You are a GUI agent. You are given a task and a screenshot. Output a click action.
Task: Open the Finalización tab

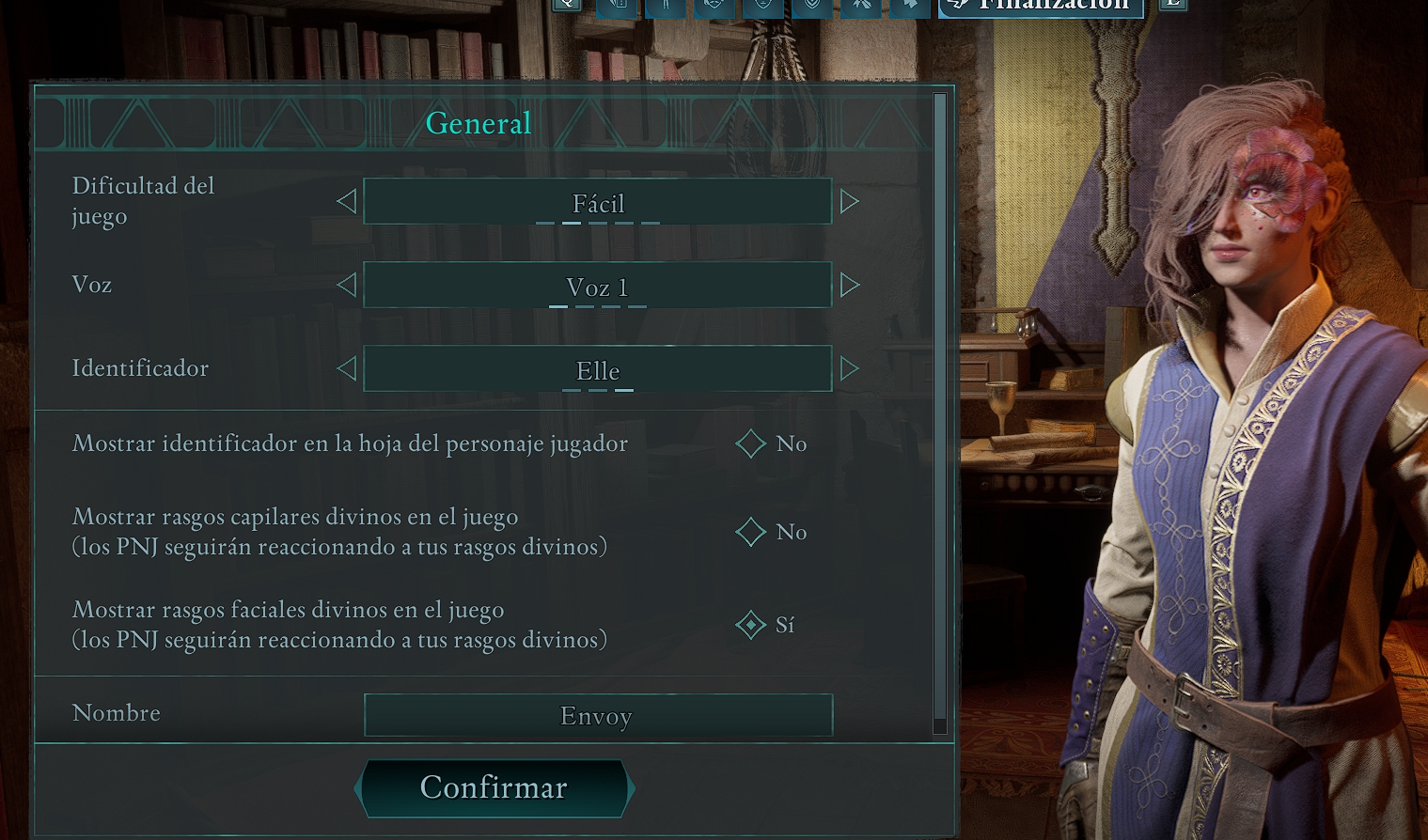point(1042,6)
